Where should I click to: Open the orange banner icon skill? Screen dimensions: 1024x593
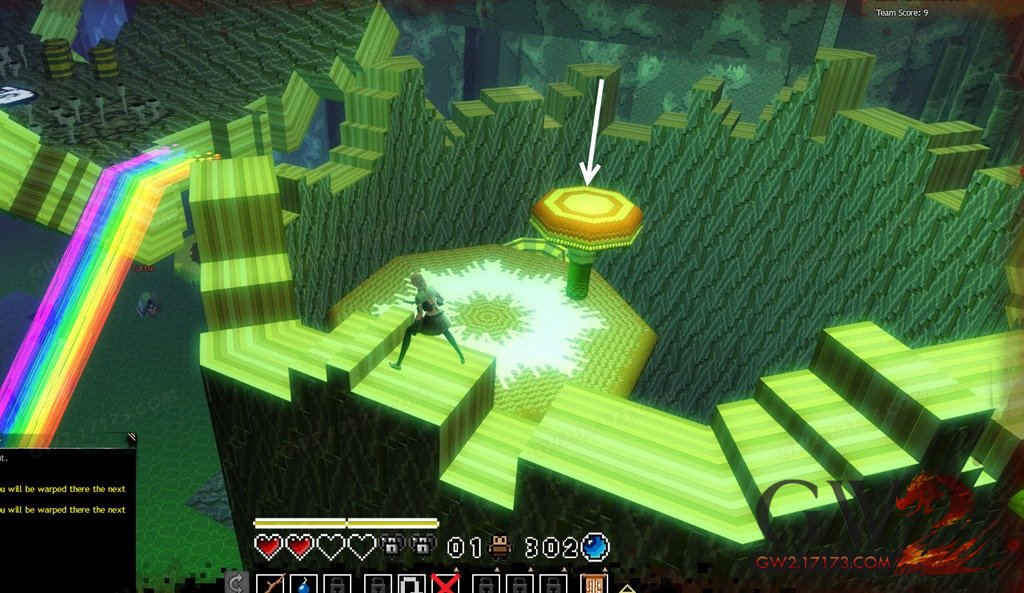(594, 584)
